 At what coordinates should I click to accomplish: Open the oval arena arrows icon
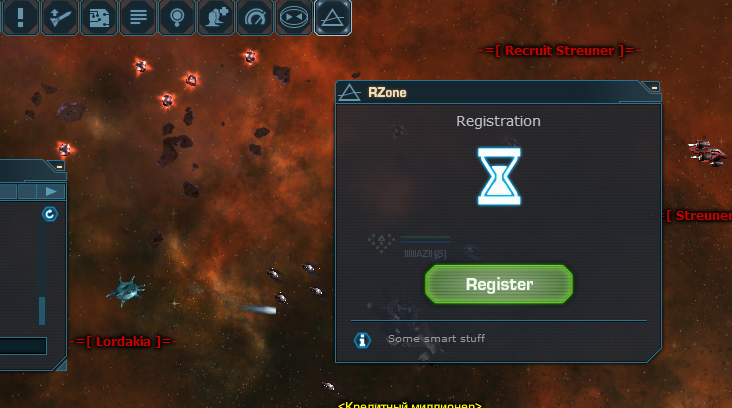point(295,16)
